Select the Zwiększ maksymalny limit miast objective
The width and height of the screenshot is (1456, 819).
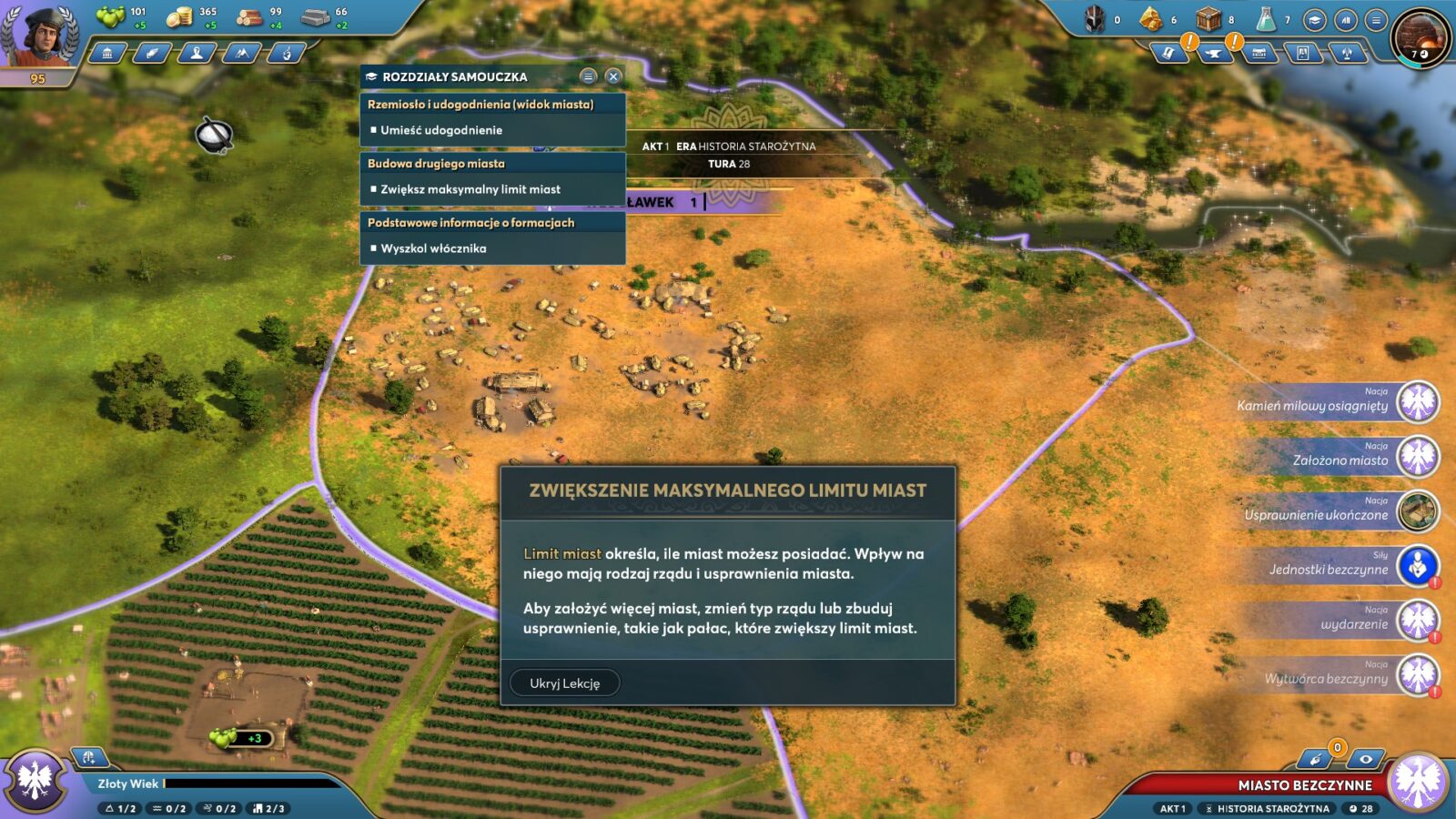[470, 189]
